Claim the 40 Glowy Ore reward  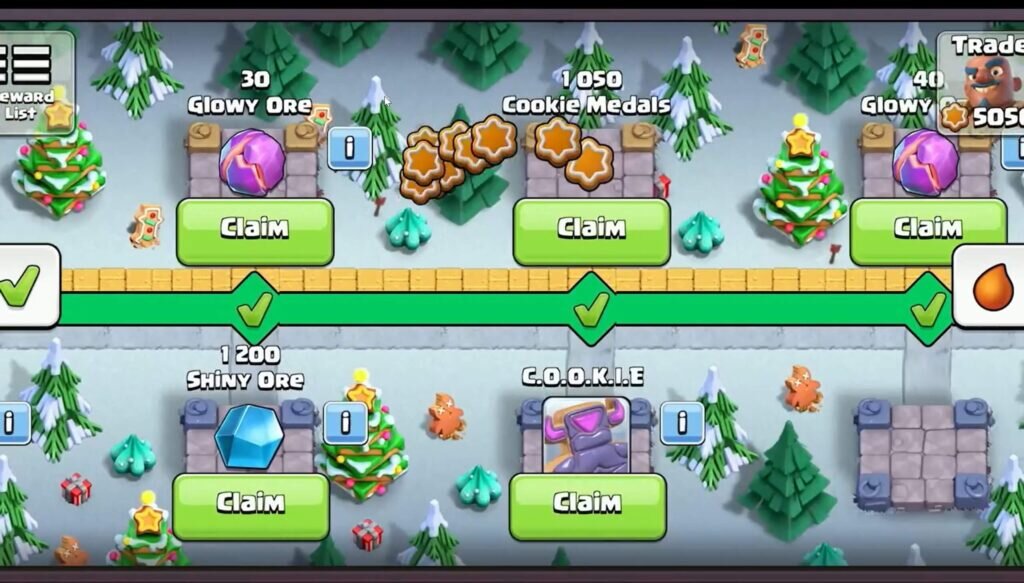click(927, 230)
